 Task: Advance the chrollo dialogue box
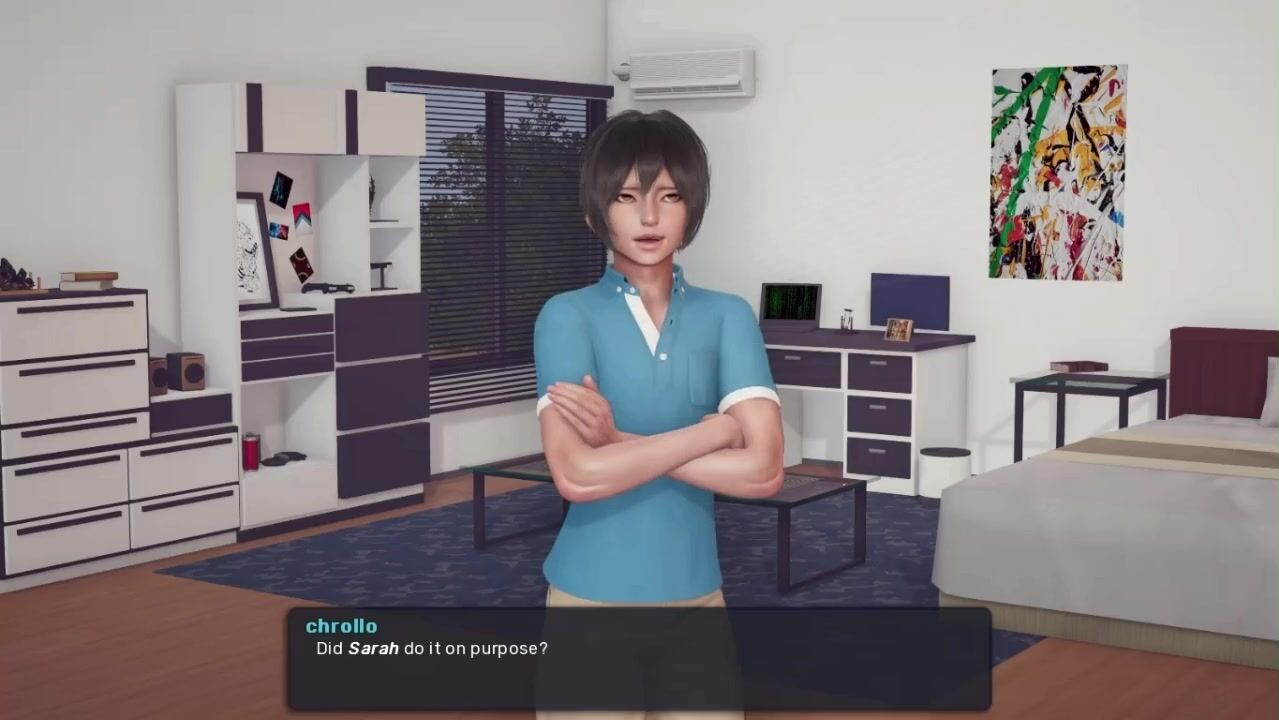tap(639, 658)
